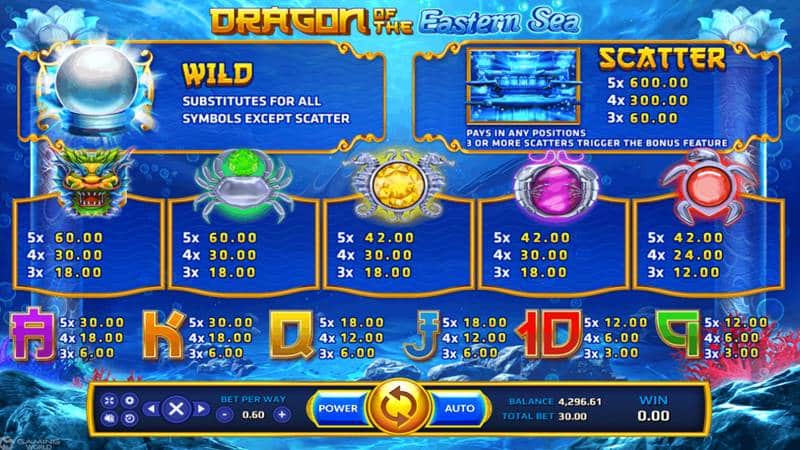Viewport: 800px width, 450px height.
Task: Decrease bet per way with minus
Action: pos(226,414)
